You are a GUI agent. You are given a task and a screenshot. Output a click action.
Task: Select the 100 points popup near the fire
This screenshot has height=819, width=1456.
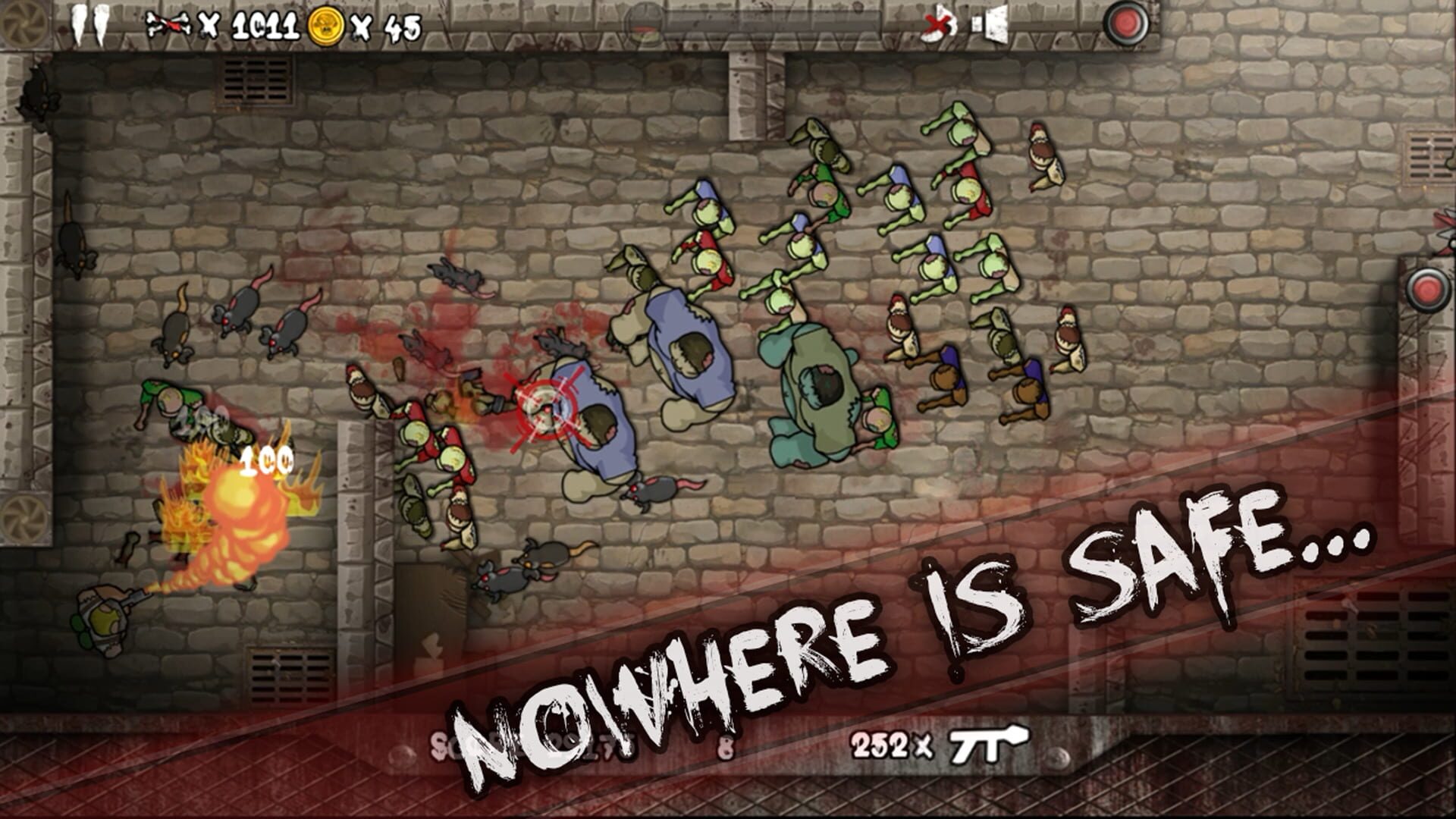click(267, 460)
